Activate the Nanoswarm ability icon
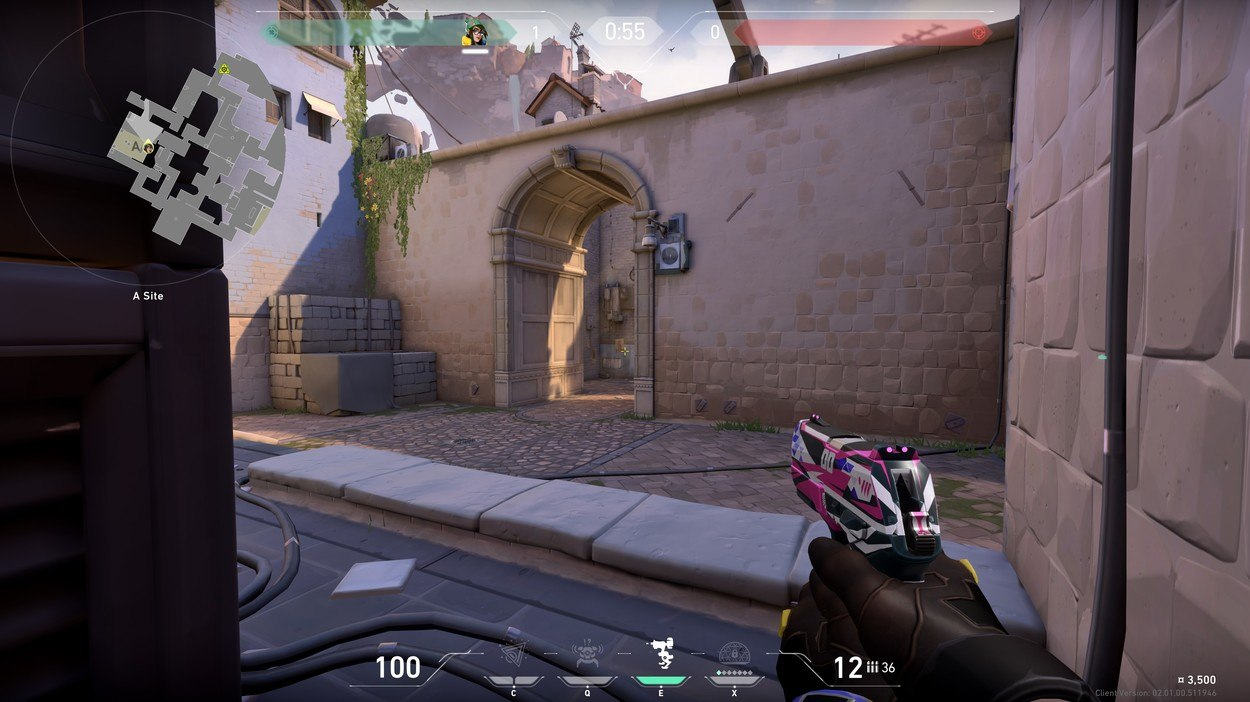The image size is (1250, 702). (x=514, y=653)
